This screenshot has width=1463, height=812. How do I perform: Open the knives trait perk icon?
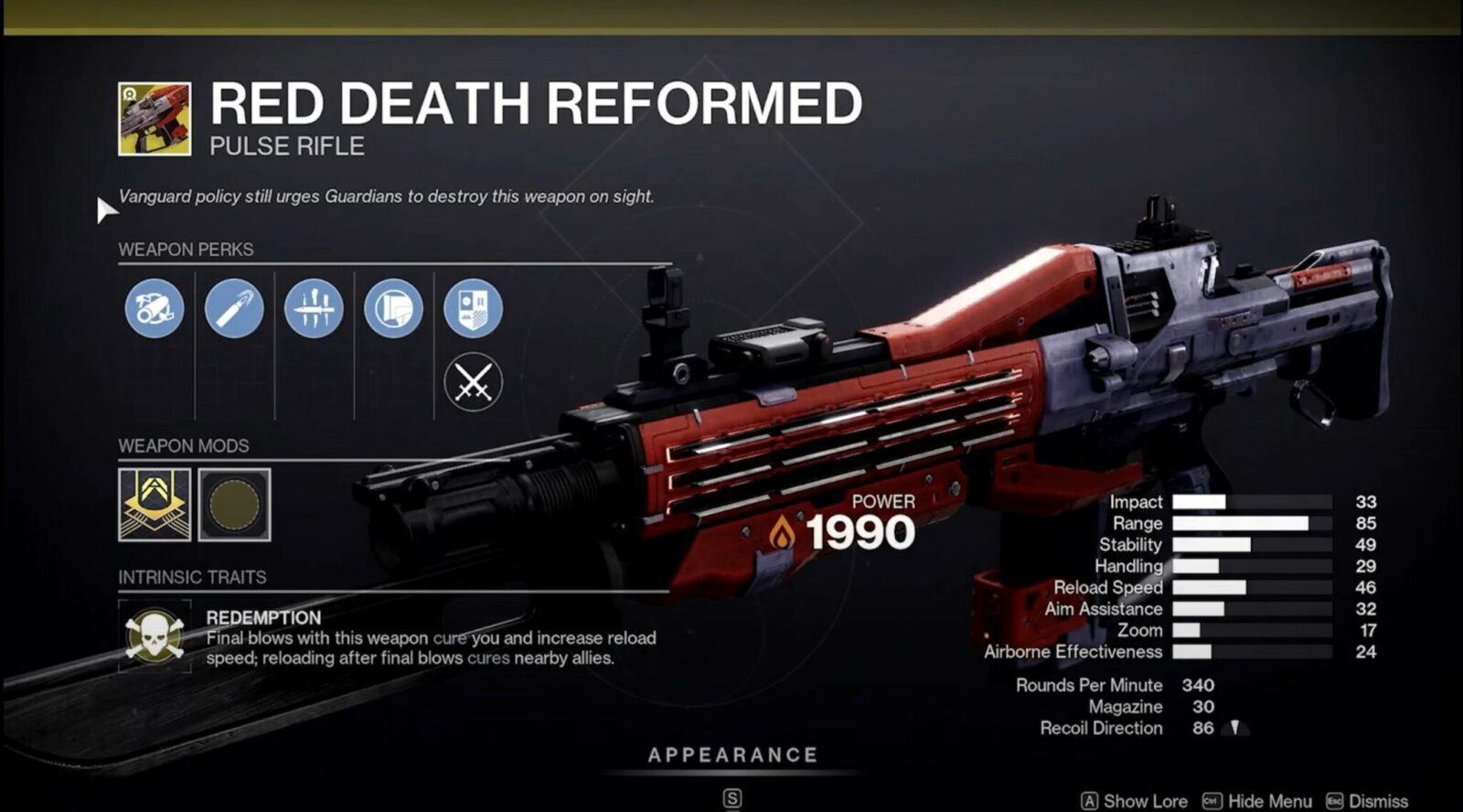click(313, 309)
